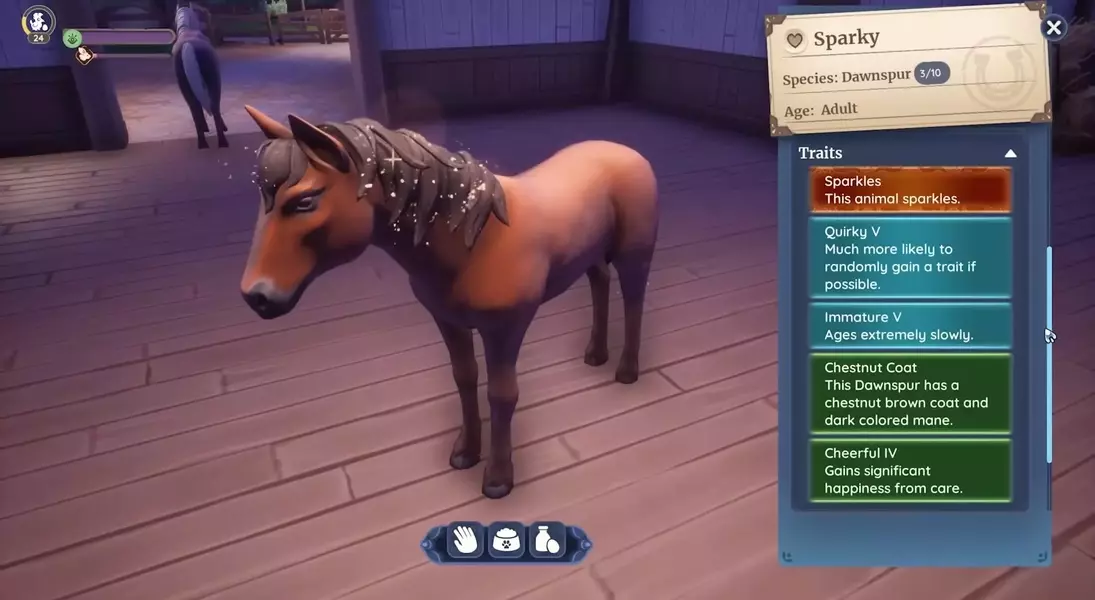Open the player portrait level icon
1095x600 pixels.
38,23
